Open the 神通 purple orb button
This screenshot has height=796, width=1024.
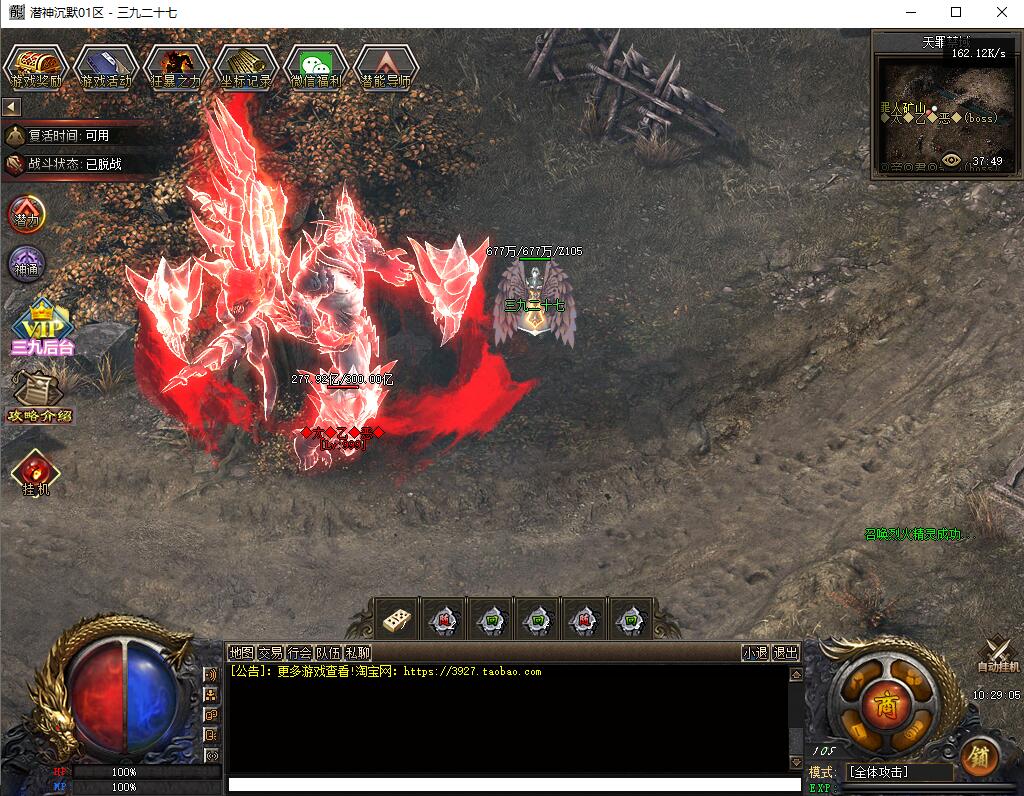click(x=26, y=264)
